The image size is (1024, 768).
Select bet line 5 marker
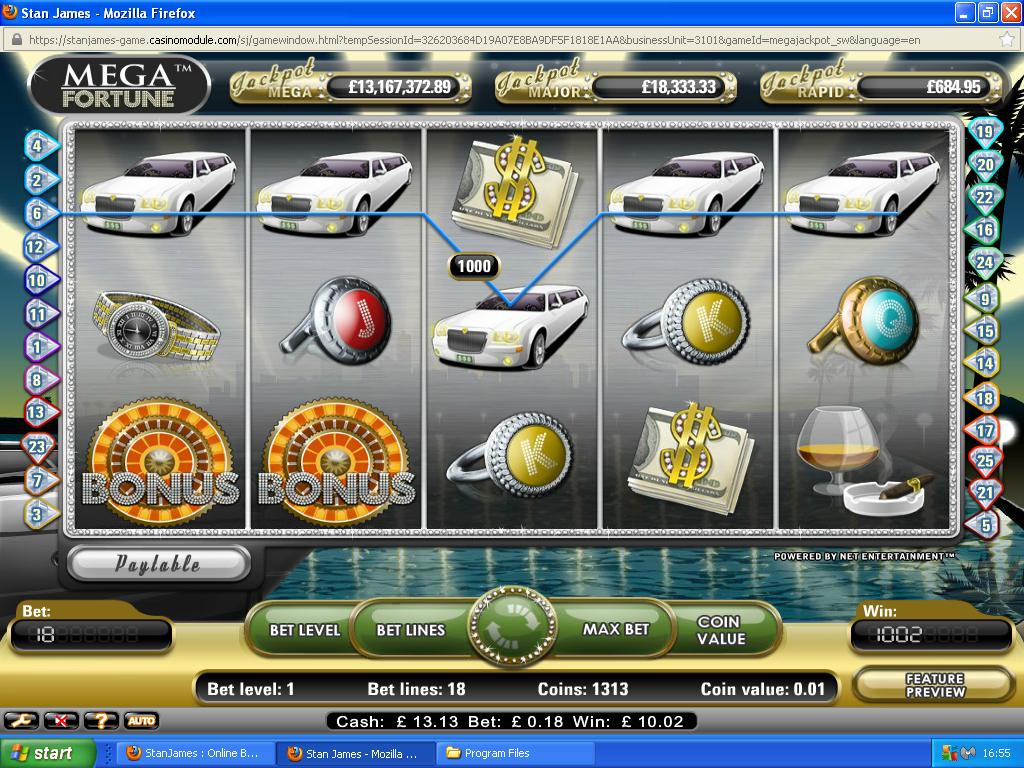tap(985, 524)
